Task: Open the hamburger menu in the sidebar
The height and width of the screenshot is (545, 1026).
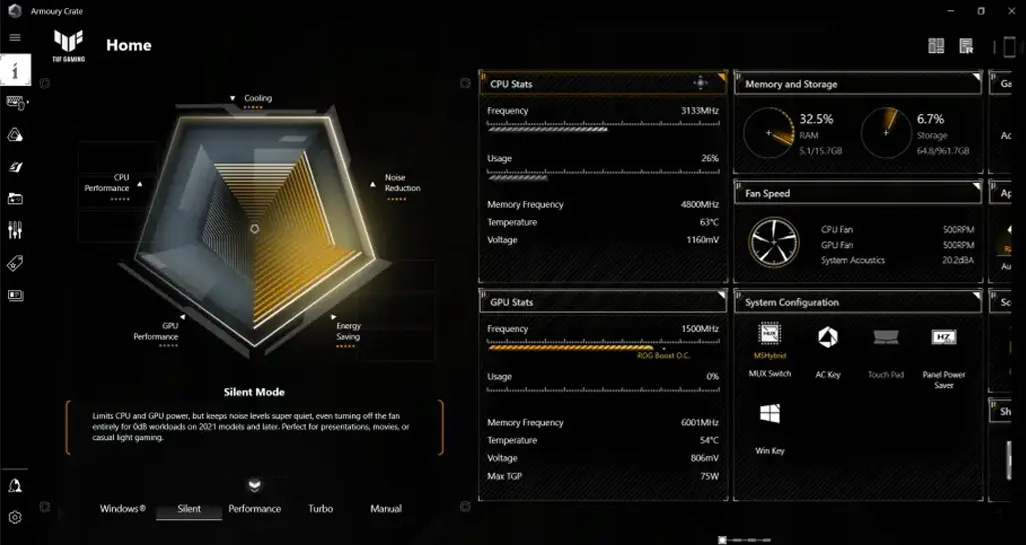Action: [x=15, y=38]
